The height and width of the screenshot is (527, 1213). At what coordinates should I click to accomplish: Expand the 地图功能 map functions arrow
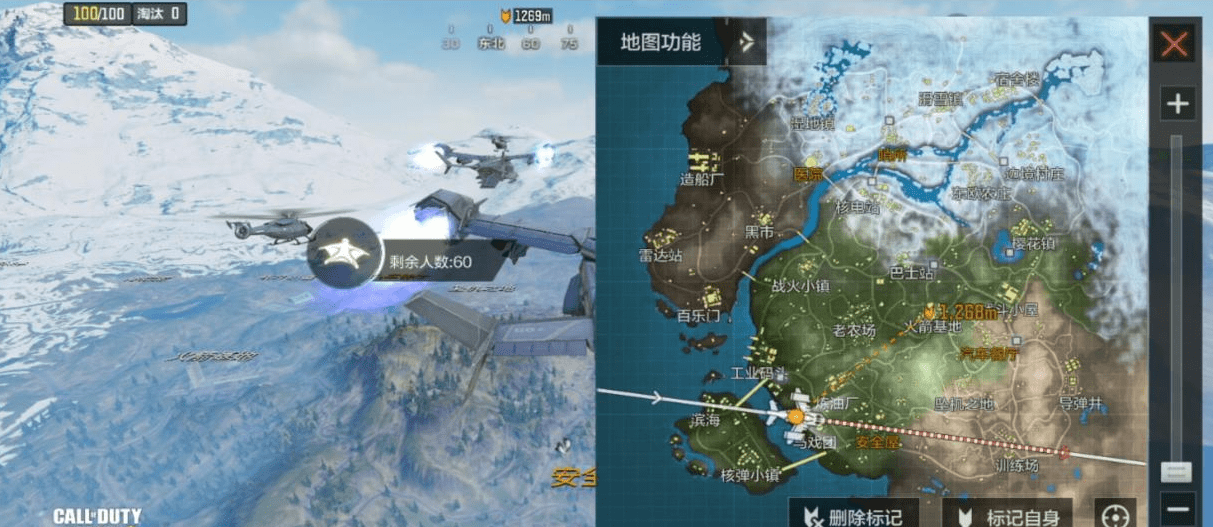(745, 42)
